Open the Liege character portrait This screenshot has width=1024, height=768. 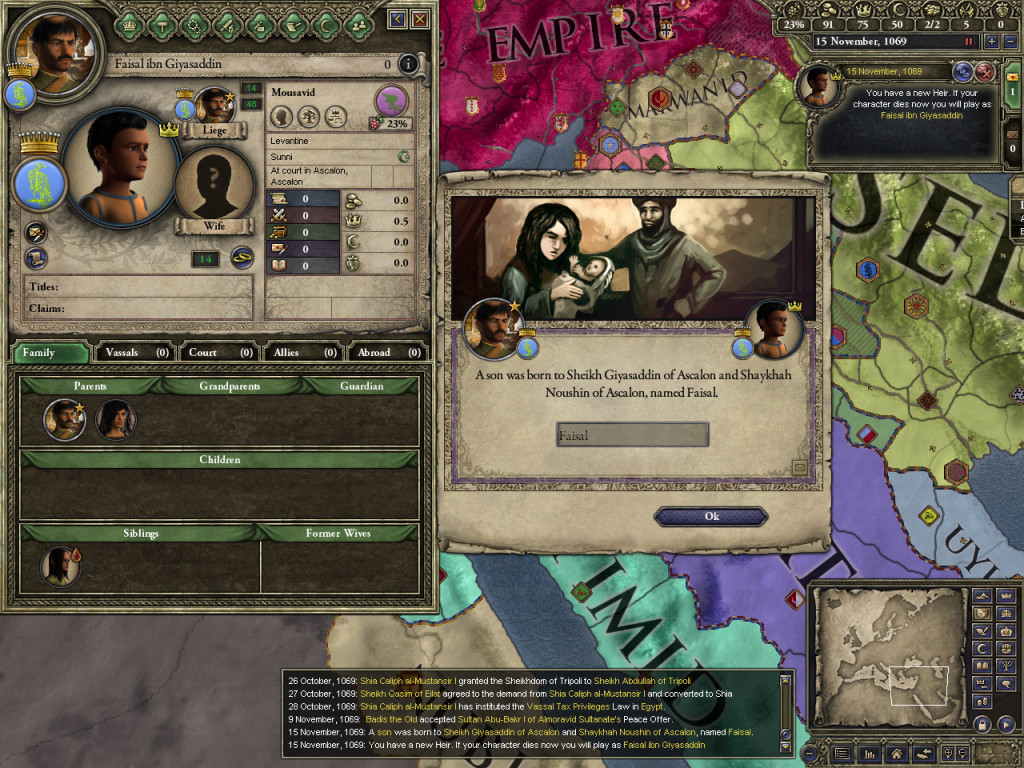coord(214,106)
